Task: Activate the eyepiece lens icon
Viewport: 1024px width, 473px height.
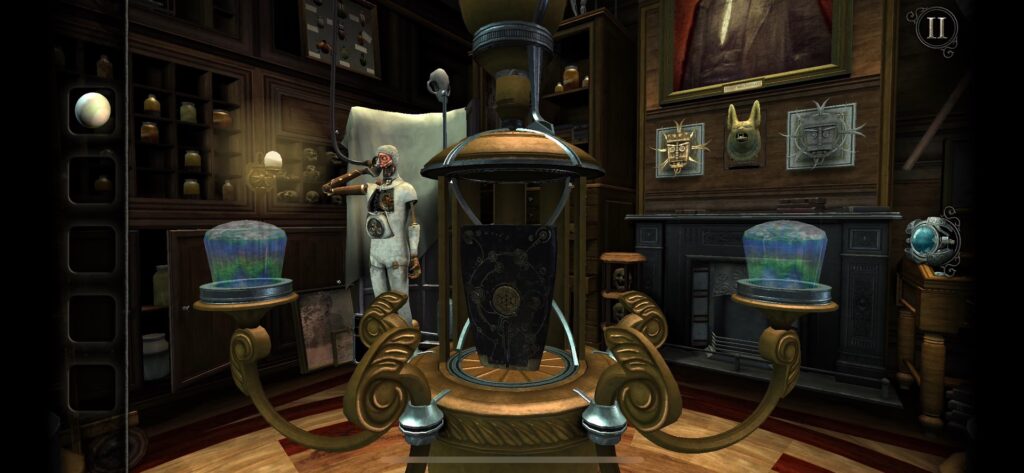Action: pyautogui.click(x=928, y=239)
